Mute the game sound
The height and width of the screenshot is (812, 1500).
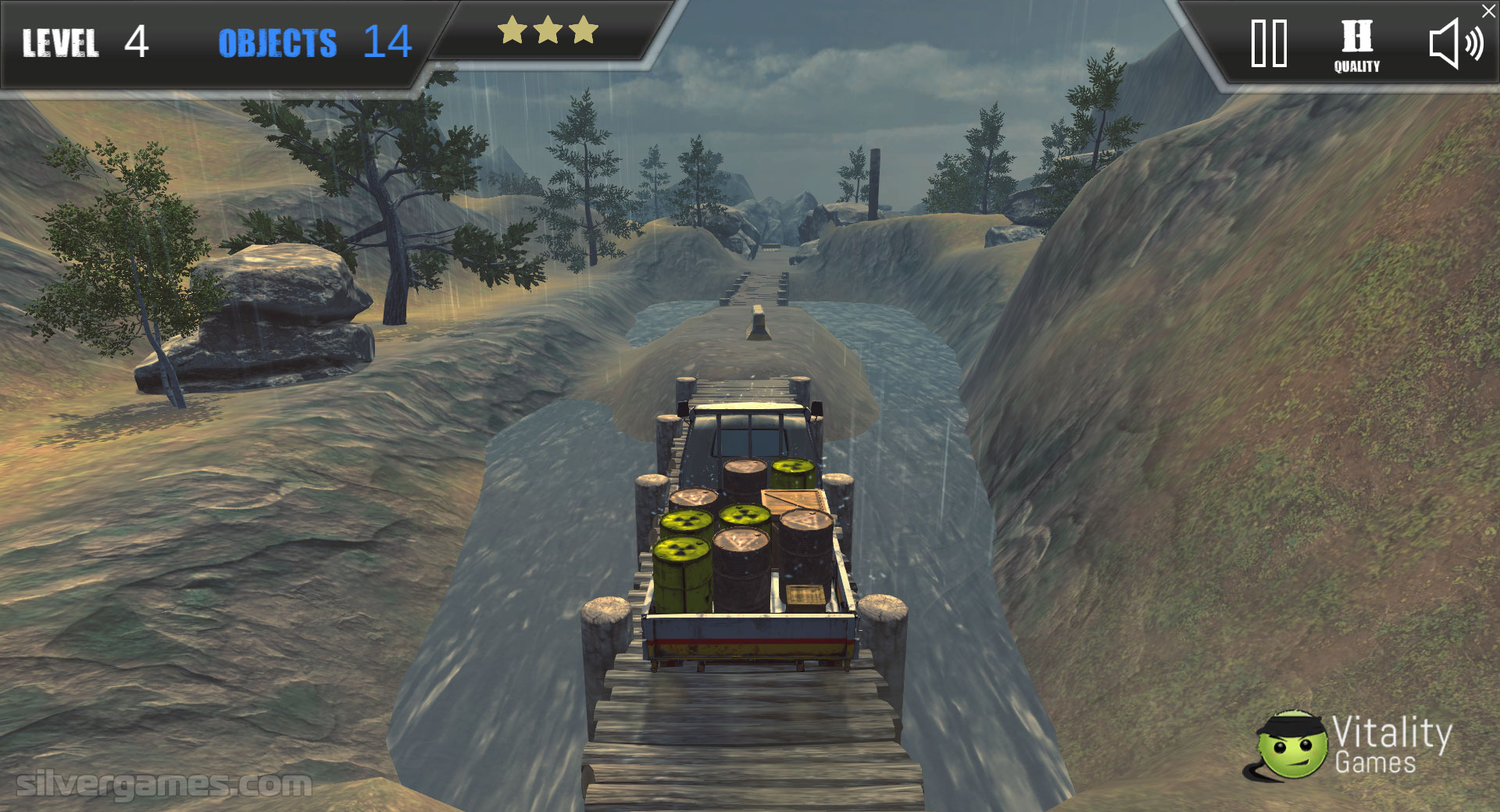tap(1455, 45)
